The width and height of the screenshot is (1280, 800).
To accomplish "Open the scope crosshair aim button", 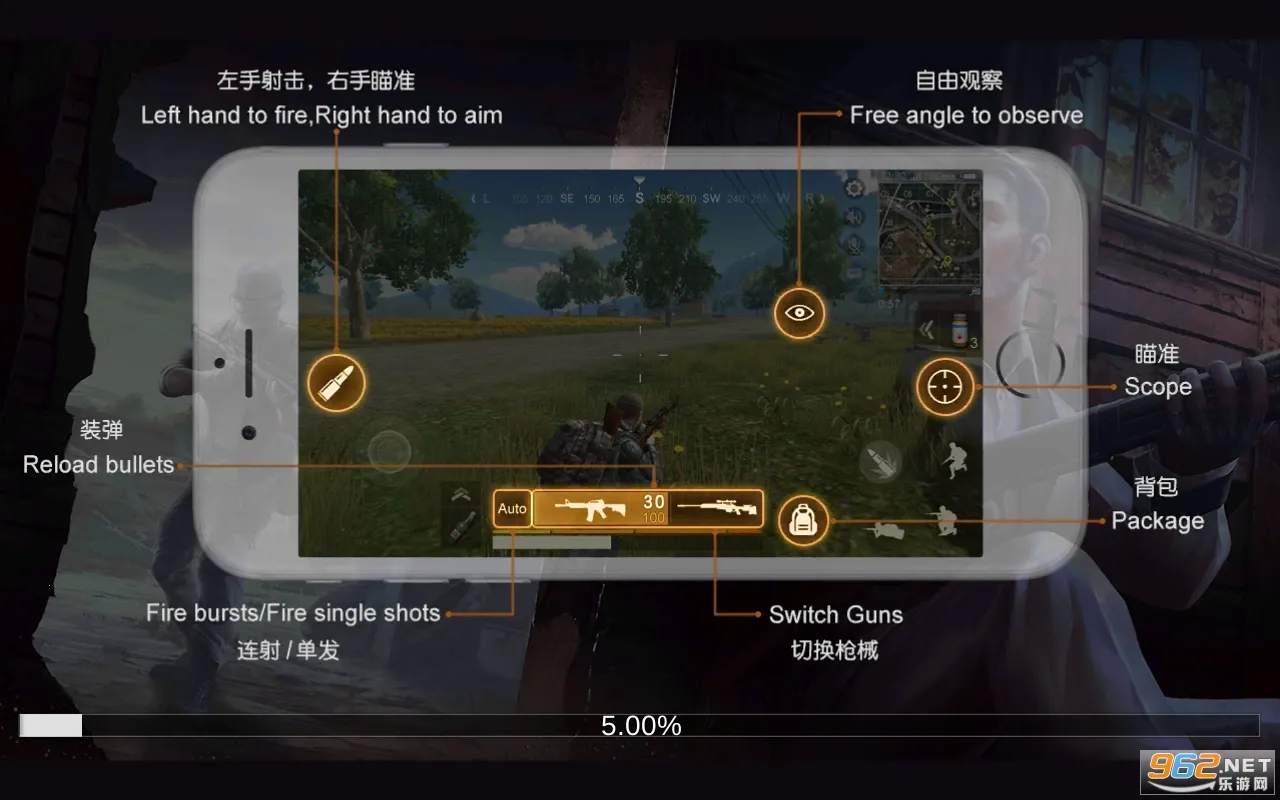I will [944, 387].
